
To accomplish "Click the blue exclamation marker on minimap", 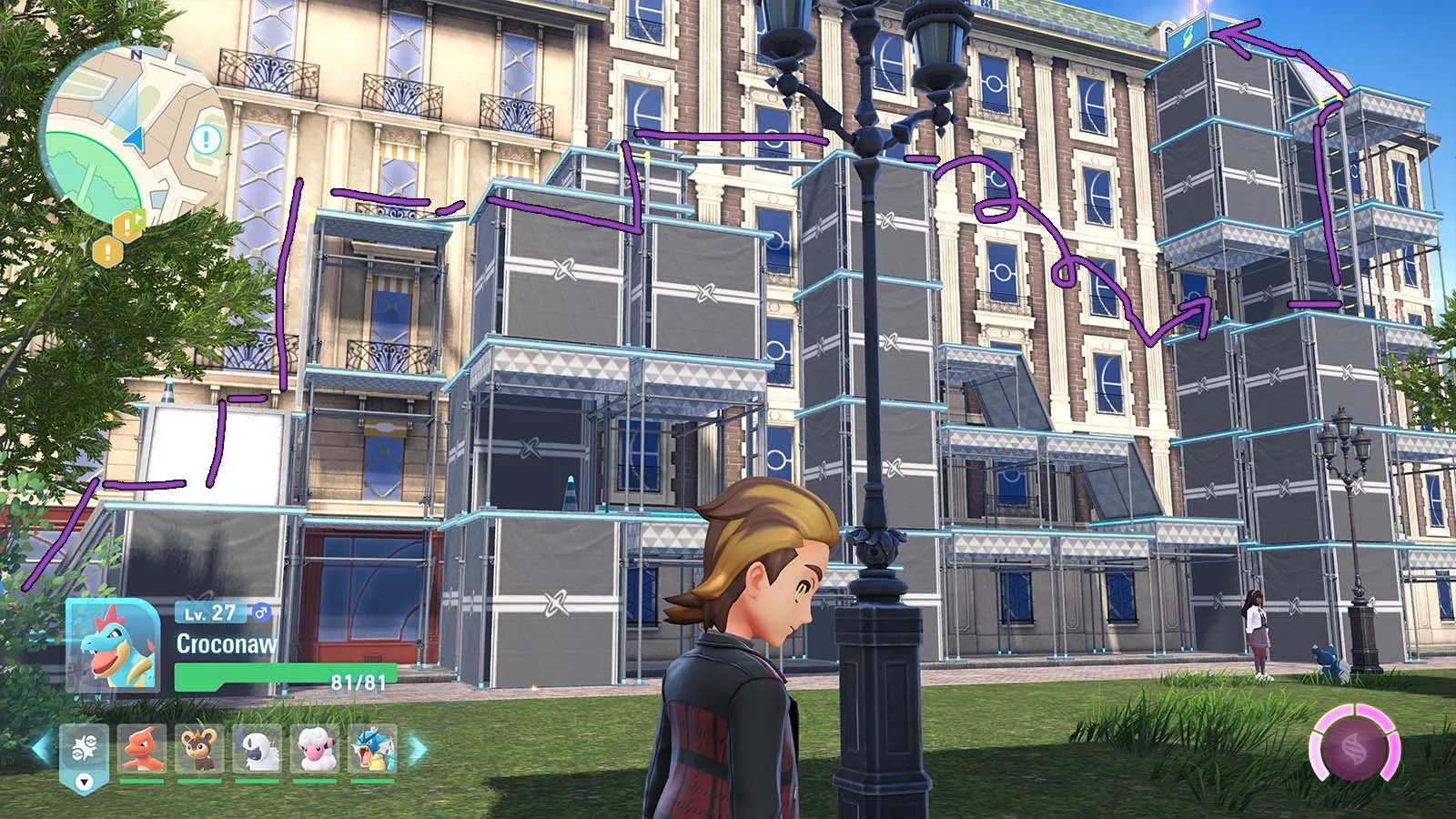I will pos(207,140).
